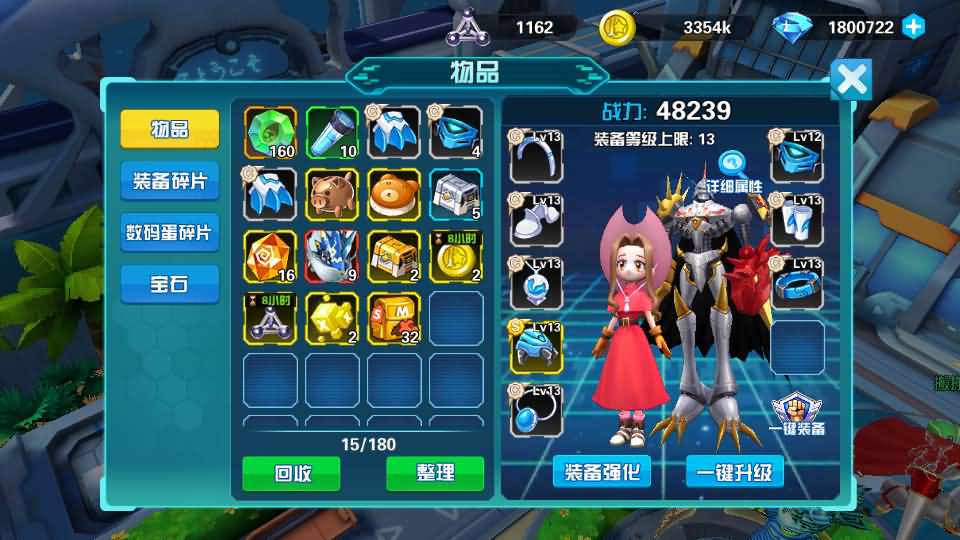Choose the equipped Lv12 blue goggles slot

click(797, 157)
